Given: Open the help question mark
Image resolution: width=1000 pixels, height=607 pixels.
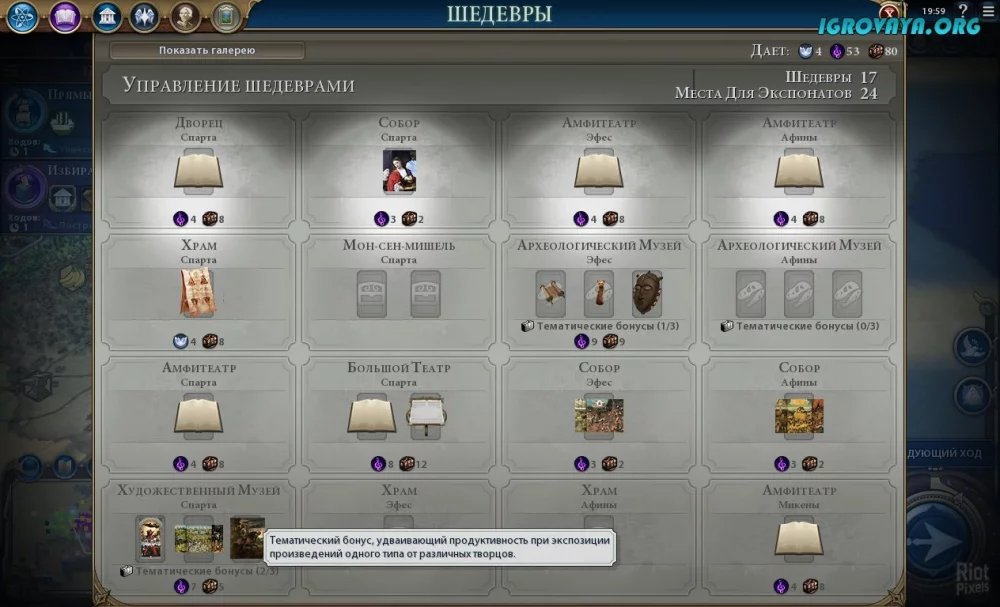Looking at the screenshot, I should tap(963, 10).
